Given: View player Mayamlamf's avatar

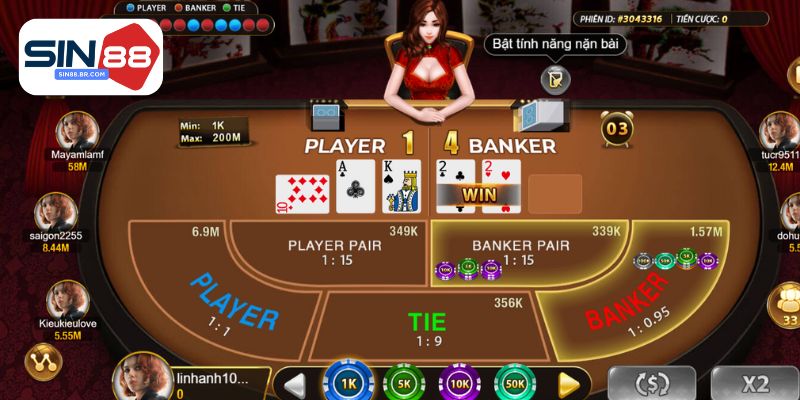Looking at the screenshot, I should point(77,130).
